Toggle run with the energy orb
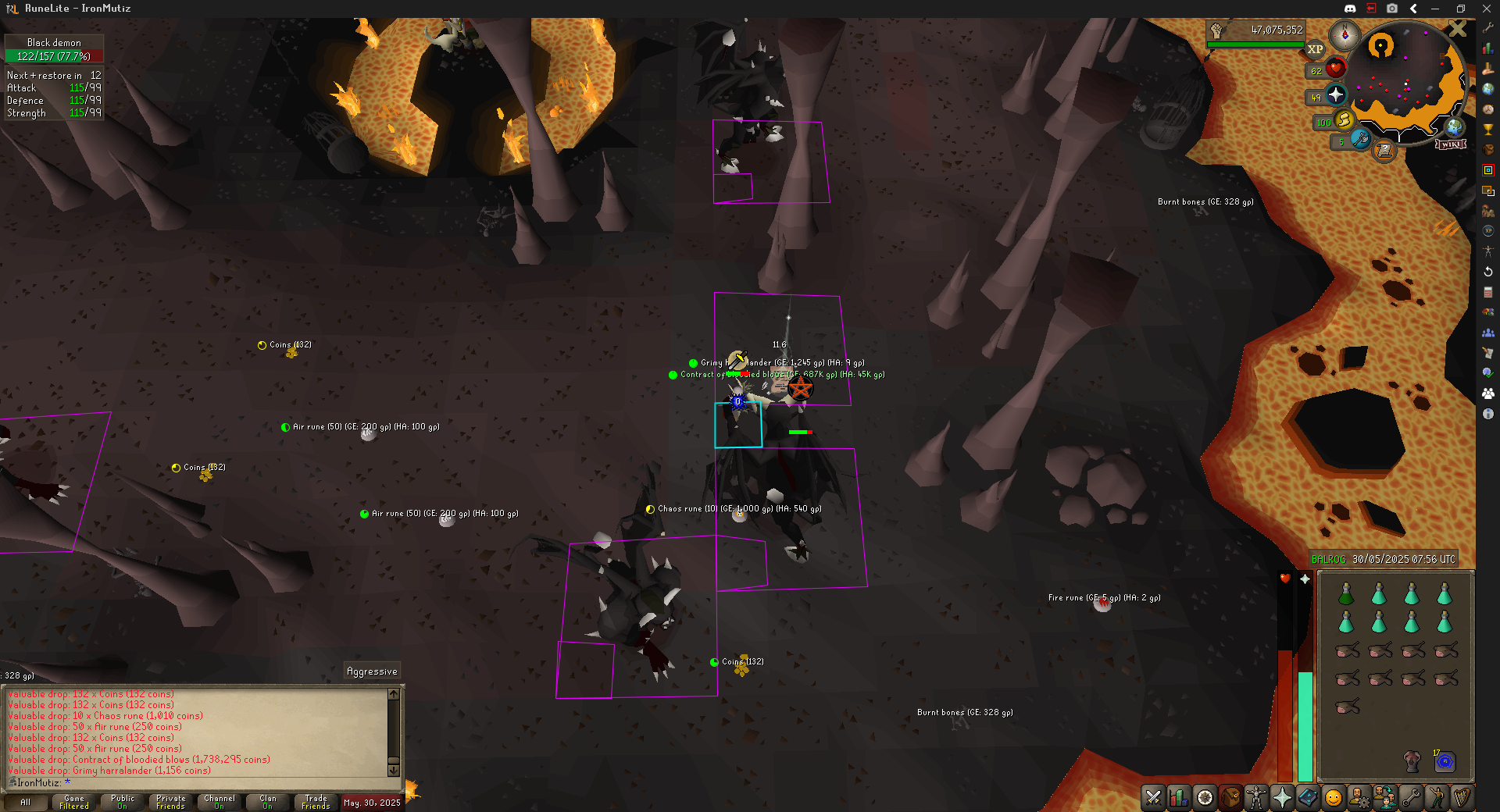Image resolution: width=1500 pixels, height=812 pixels. click(x=1345, y=120)
